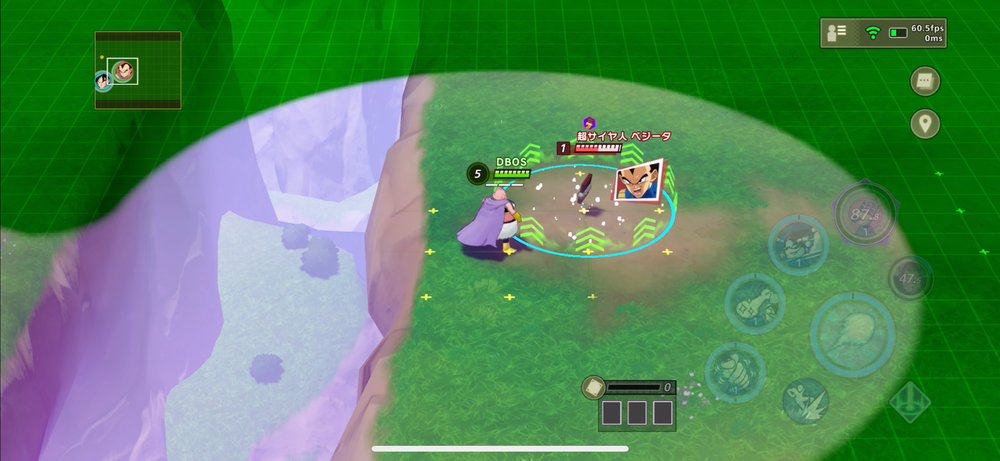Trigger the character face skill icon
This screenshot has width=1000, height=461.
click(797, 244)
